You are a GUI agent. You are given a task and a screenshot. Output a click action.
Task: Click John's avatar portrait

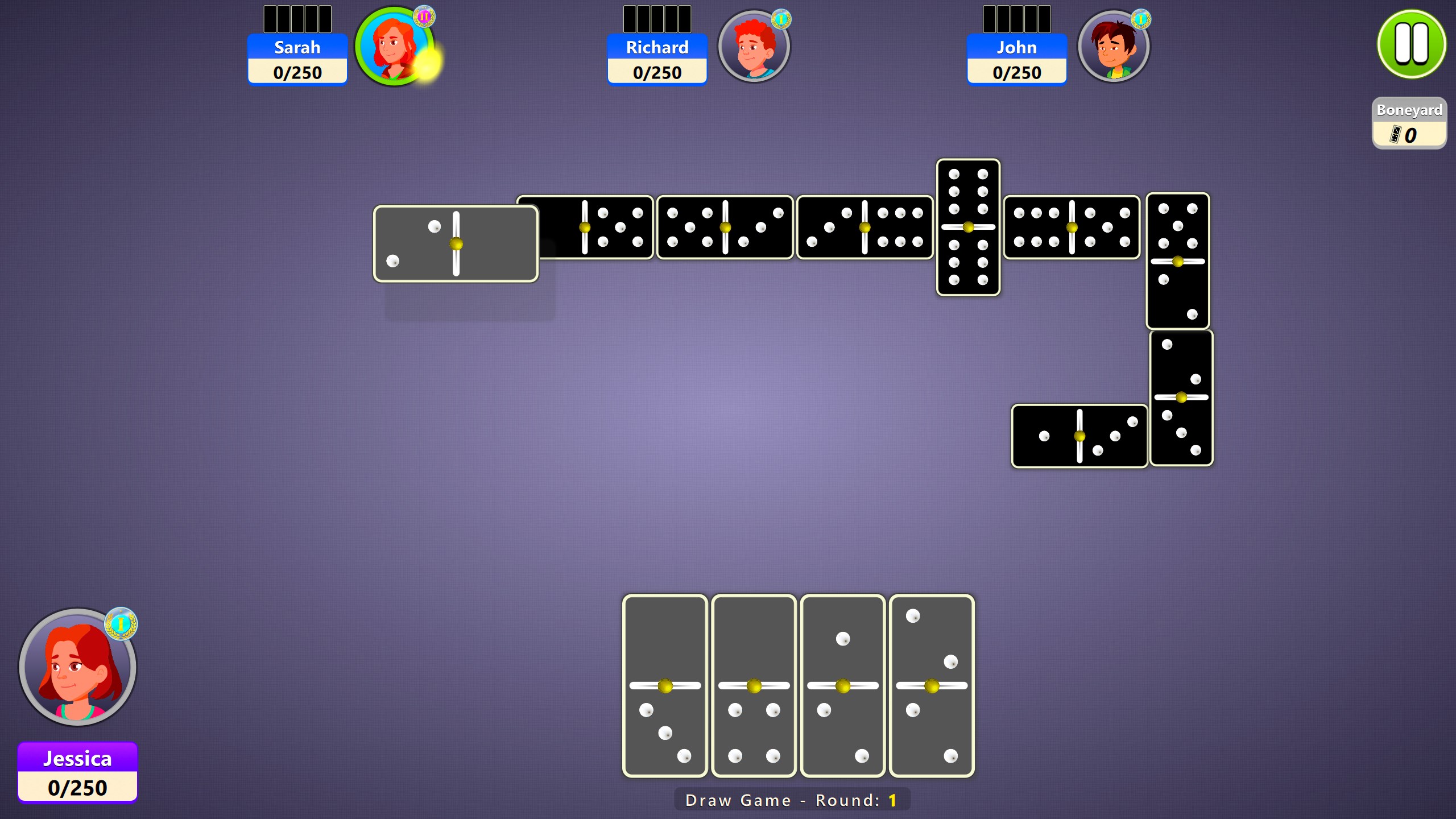(x=1115, y=47)
